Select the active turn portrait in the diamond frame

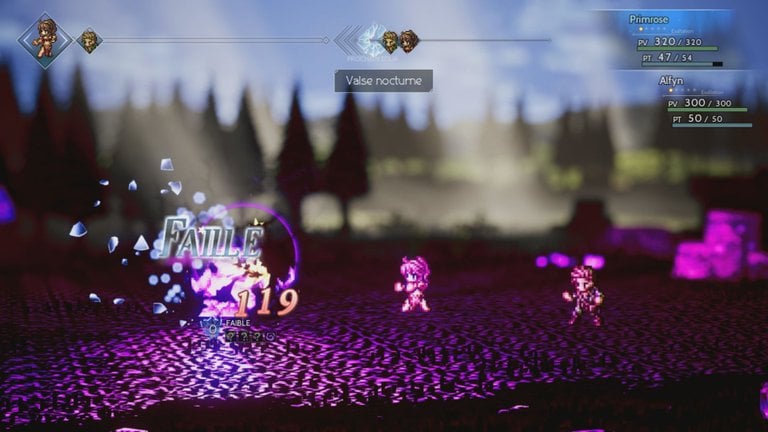(44, 39)
